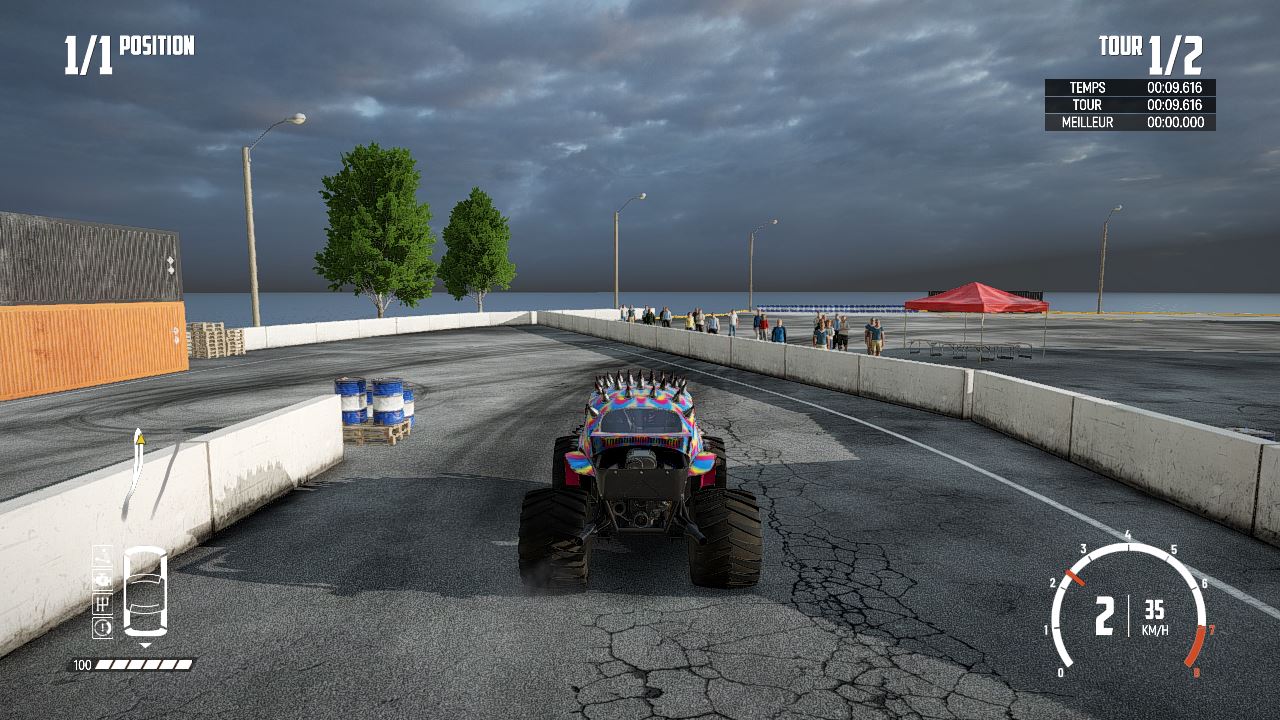1280x720 pixels.
Task: Click the engine damage warning icon
Action: [x=103, y=578]
